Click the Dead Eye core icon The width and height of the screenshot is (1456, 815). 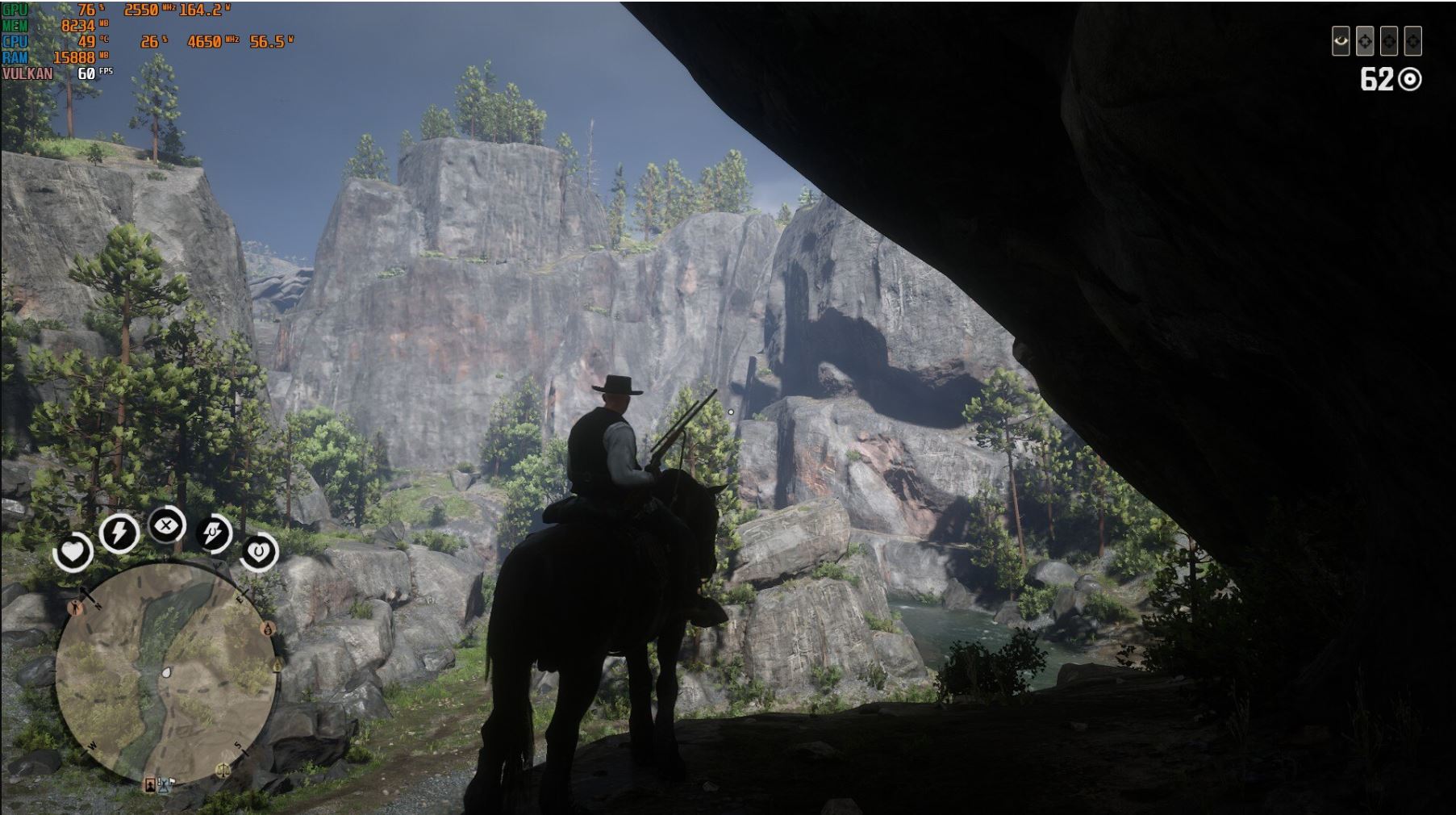point(166,526)
